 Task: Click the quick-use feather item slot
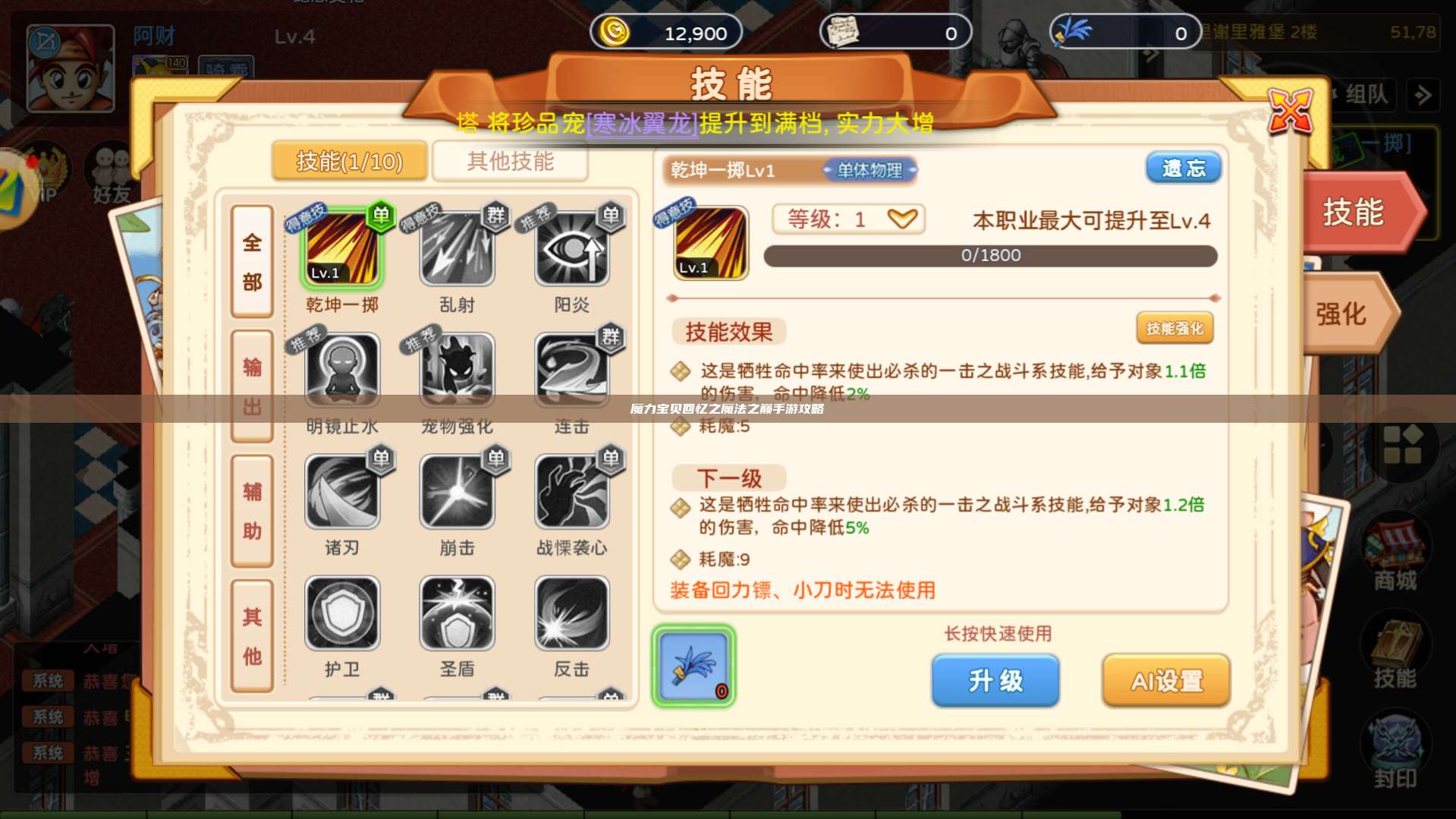point(693,666)
